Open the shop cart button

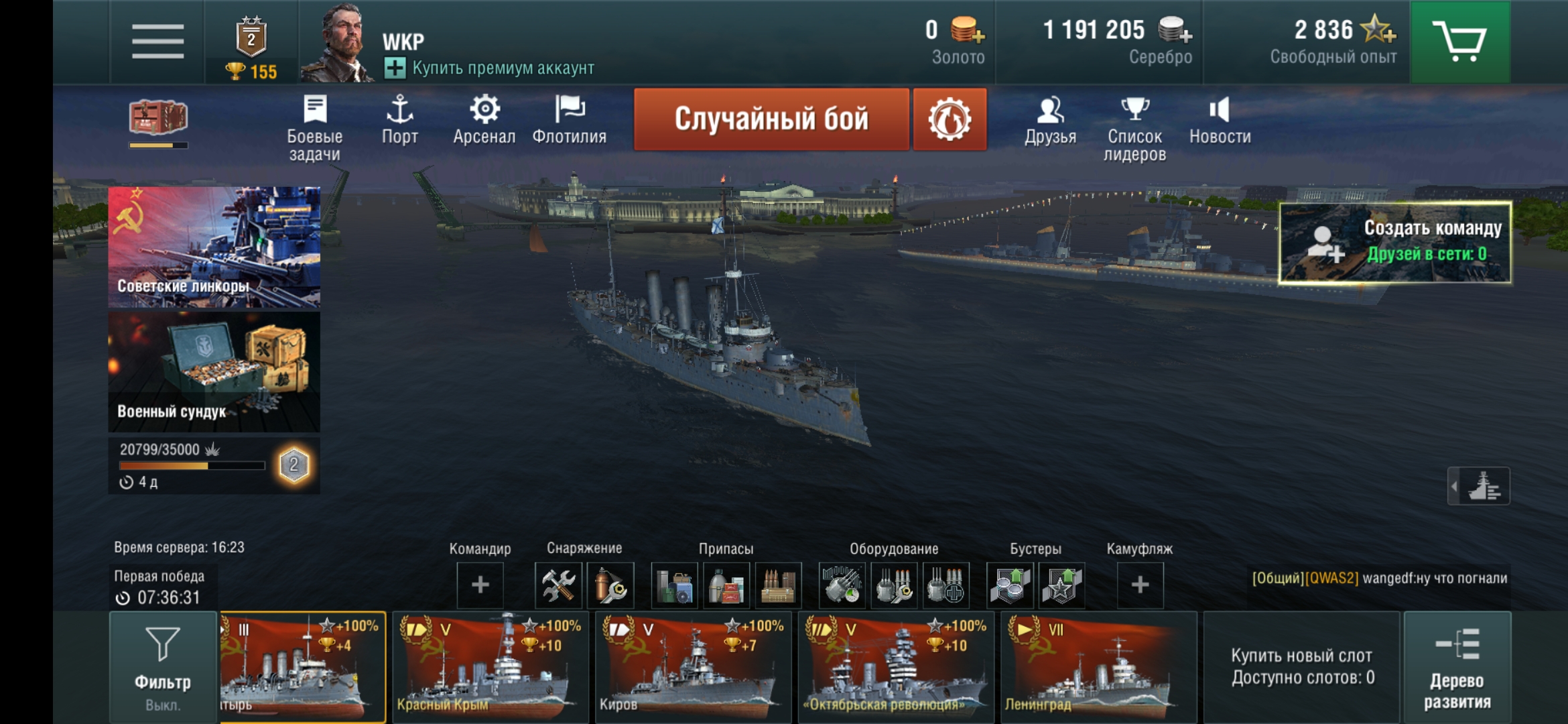coord(1460,42)
